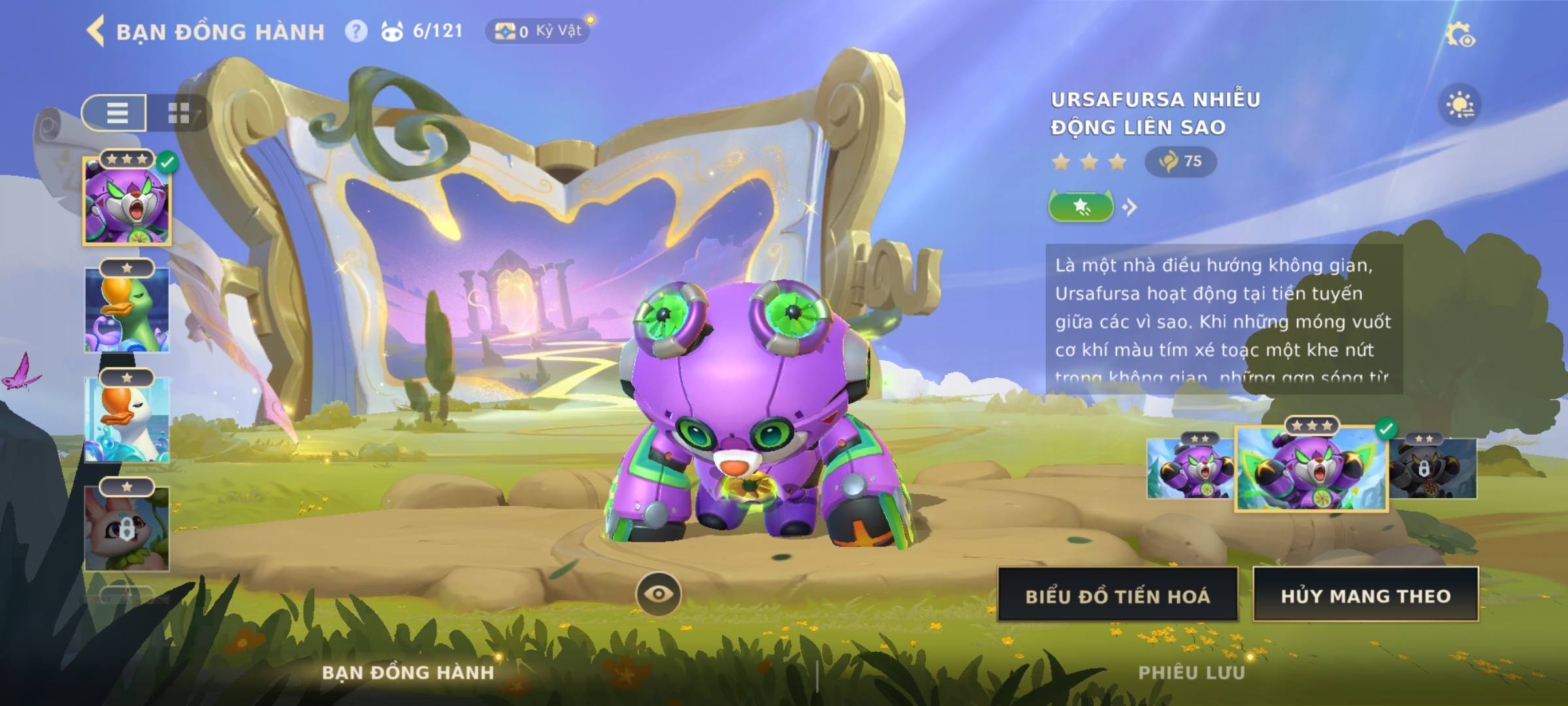The height and width of the screenshot is (706, 1568).
Task: Open the question mark help icon
Action: pos(356,31)
